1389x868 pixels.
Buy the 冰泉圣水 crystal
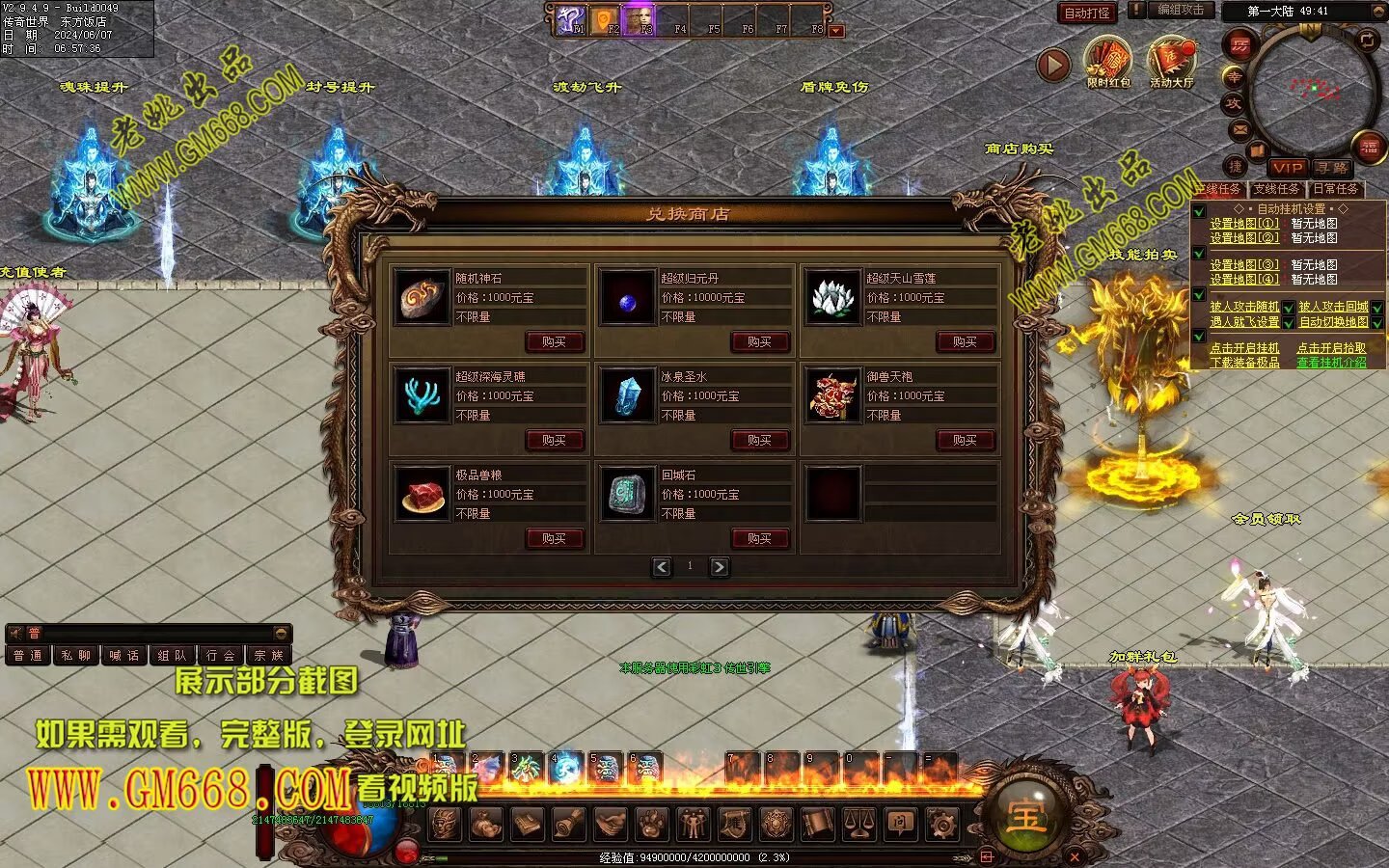pos(759,440)
